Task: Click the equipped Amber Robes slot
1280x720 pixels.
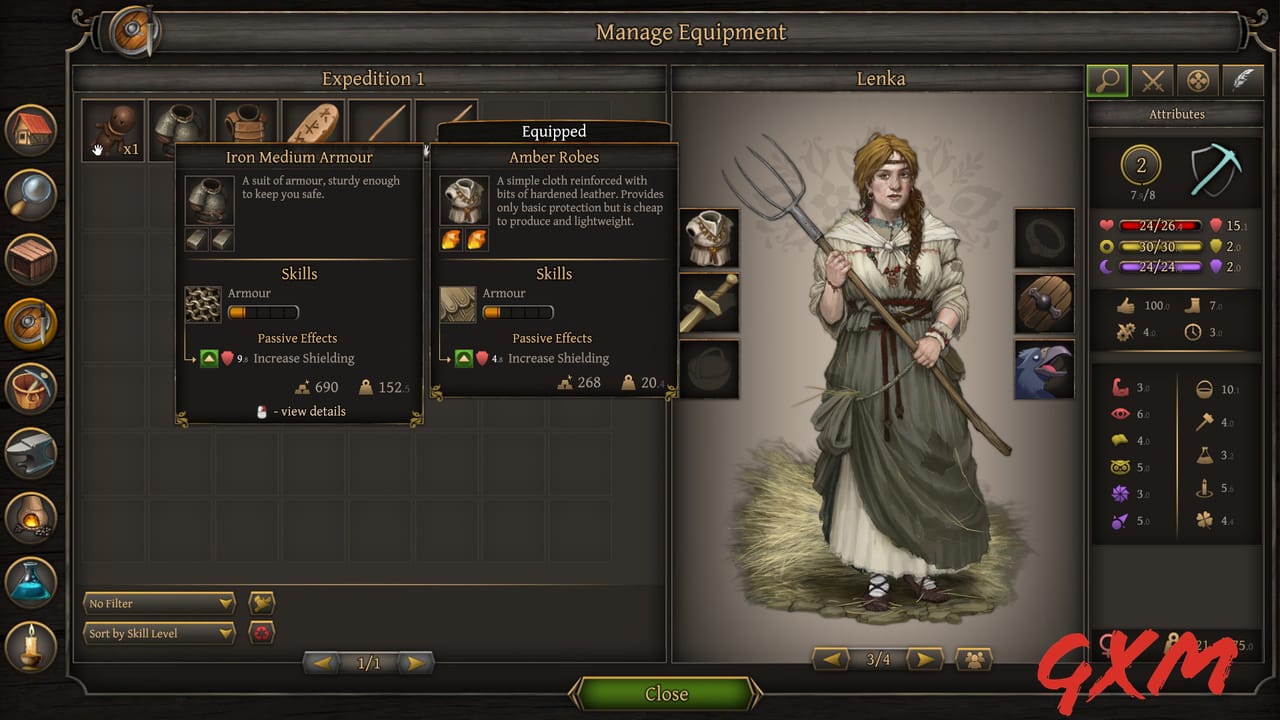Action: pyautogui.click(x=709, y=237)
